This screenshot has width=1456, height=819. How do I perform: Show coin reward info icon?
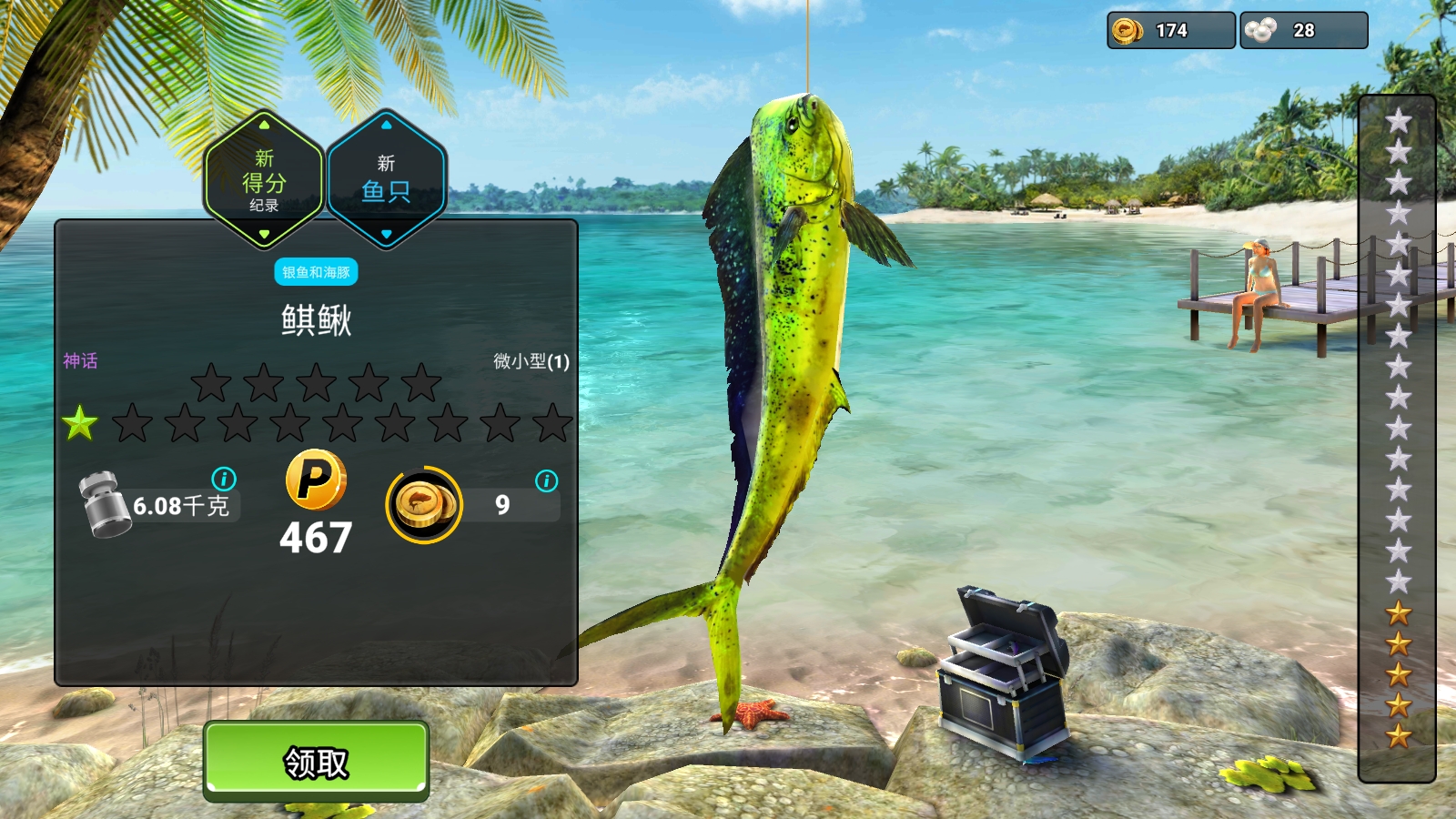(x=546, y=481)
